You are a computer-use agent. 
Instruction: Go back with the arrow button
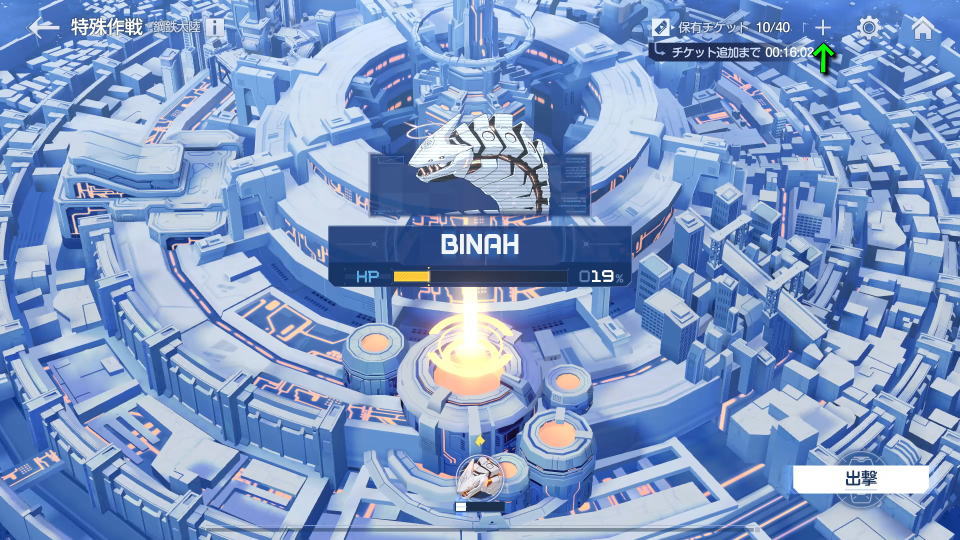point(43,27)
